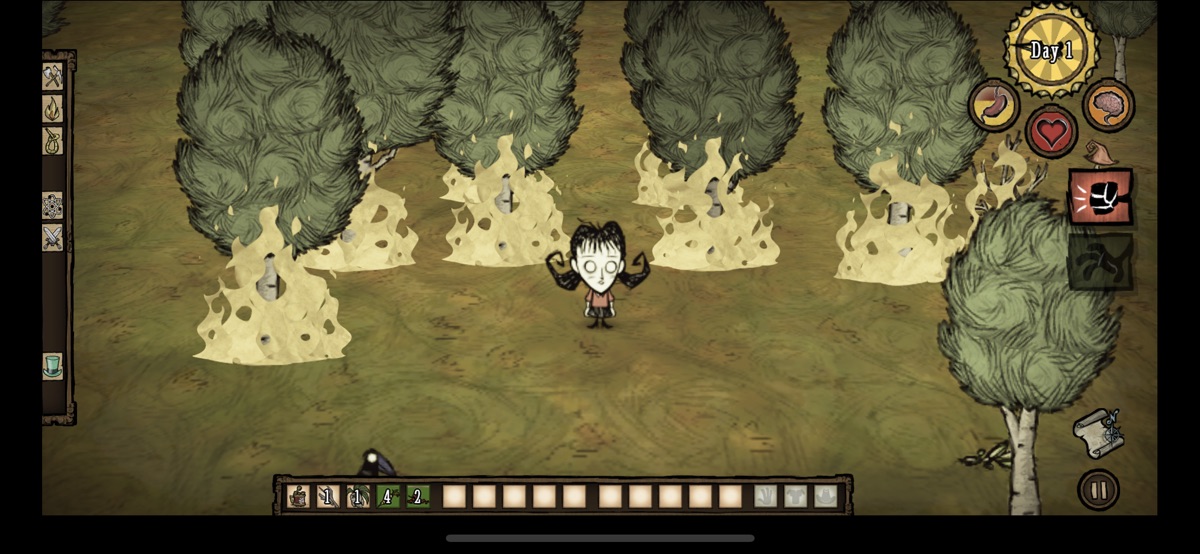Viewport: 1200px width, 554px height.
Task: Select the green slot with 2 items
Action: 419,496
